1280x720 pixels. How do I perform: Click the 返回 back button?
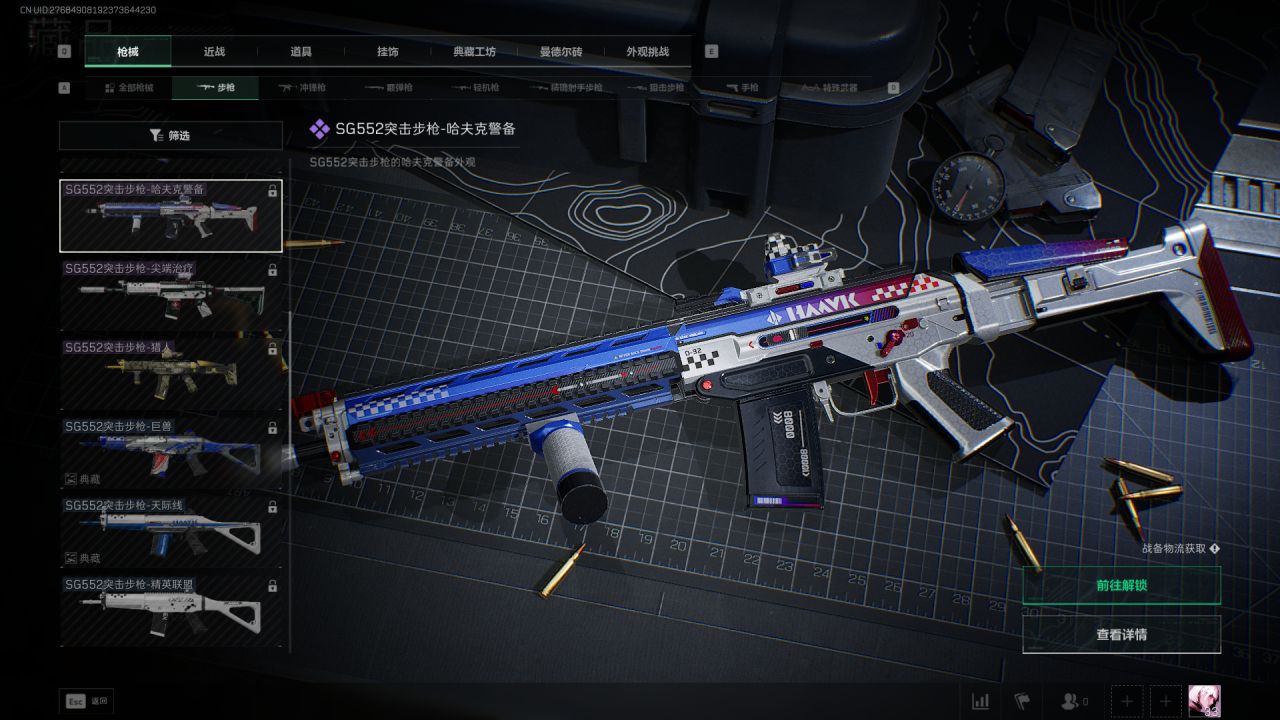[x=87, y=701]
